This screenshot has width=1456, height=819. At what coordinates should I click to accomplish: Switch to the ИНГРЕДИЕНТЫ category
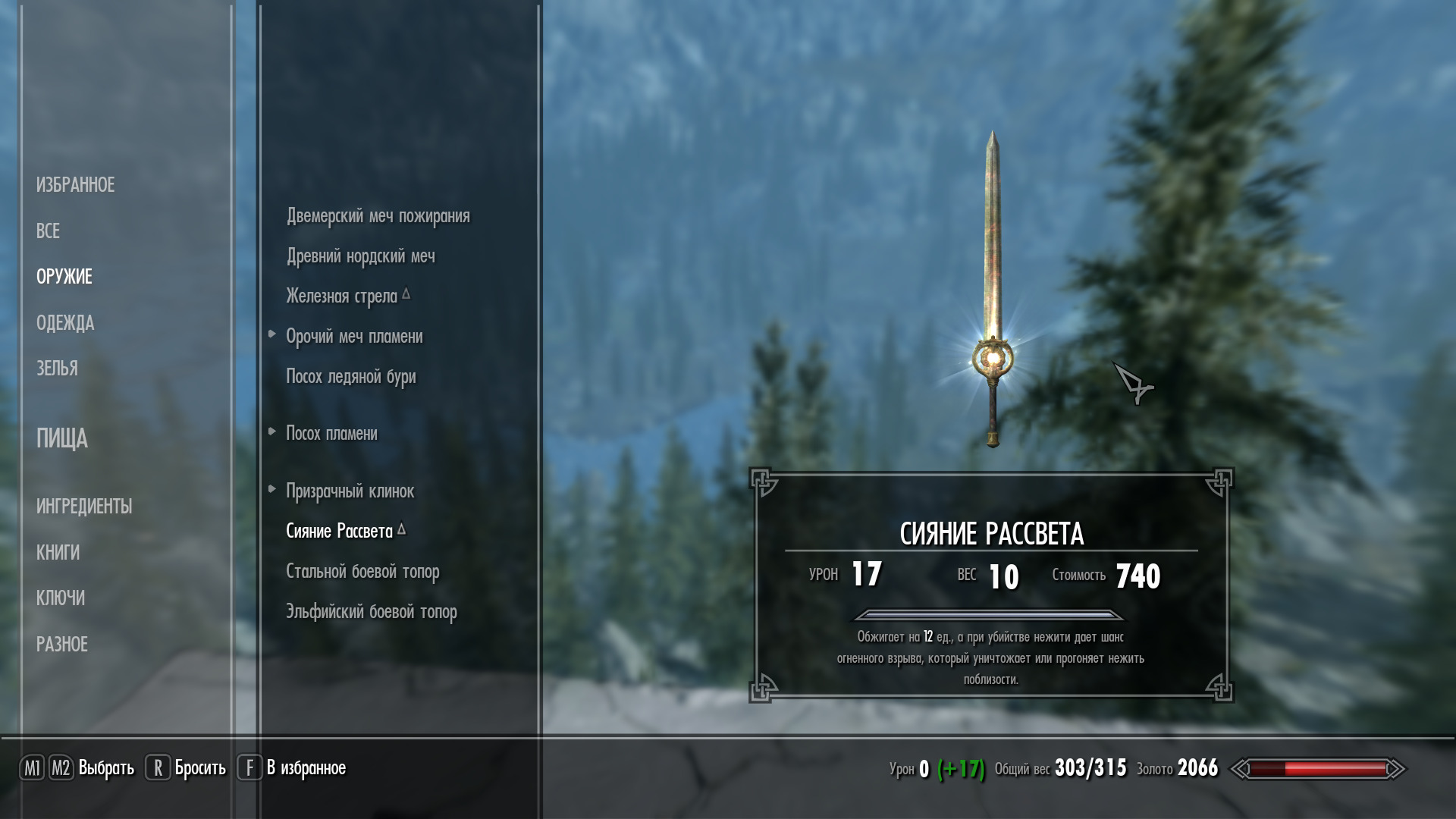84,507
